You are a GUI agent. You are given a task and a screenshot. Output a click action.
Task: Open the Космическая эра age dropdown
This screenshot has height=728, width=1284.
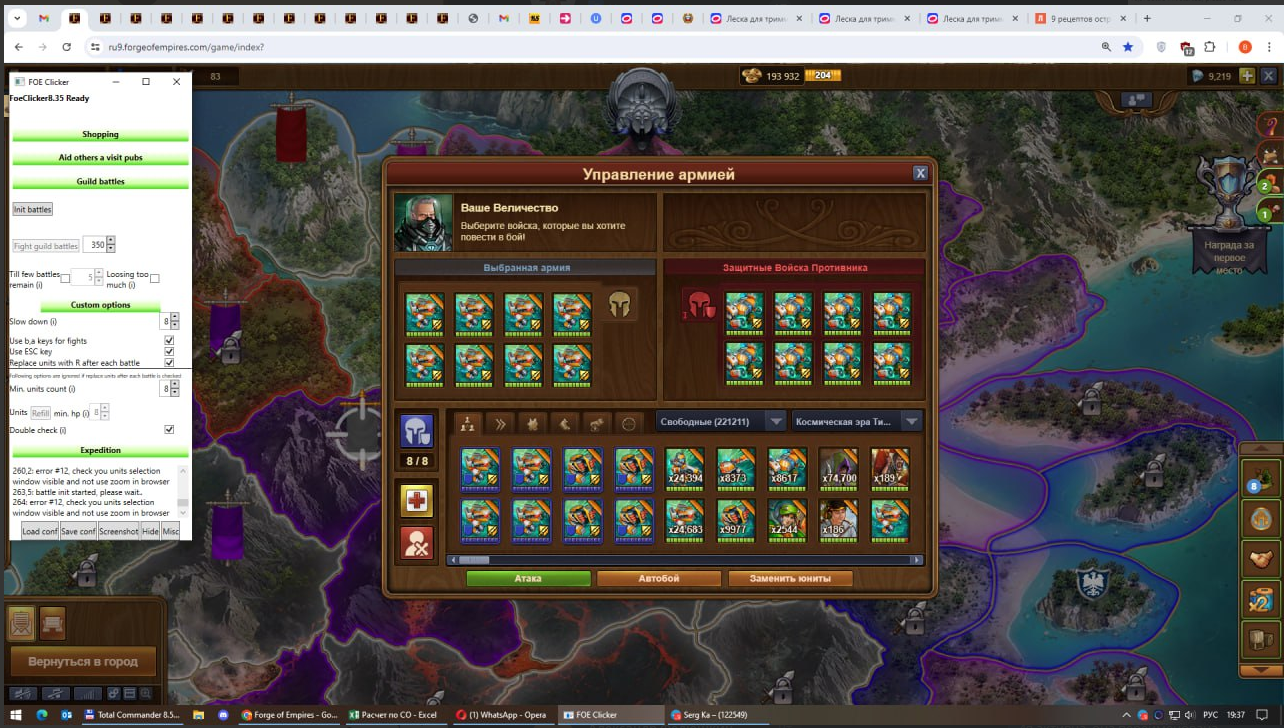856,422
